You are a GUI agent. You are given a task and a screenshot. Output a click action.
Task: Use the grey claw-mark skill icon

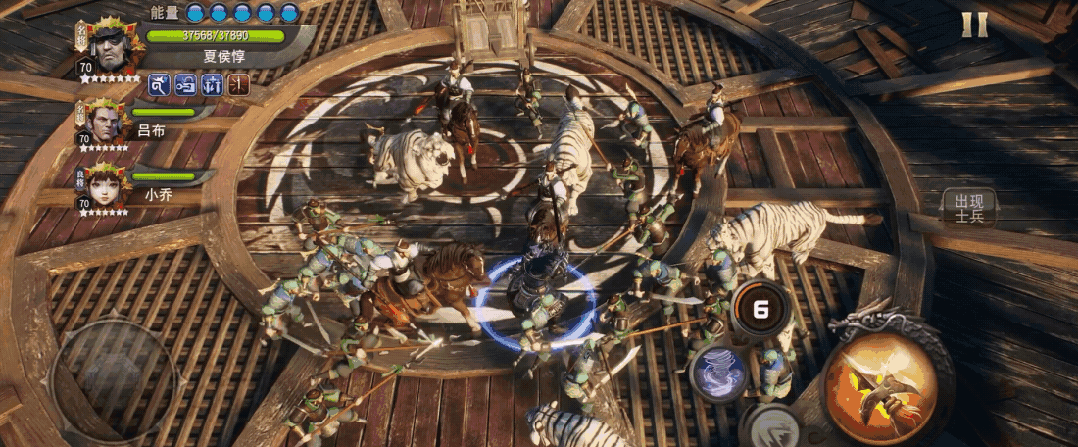(770, 428)
